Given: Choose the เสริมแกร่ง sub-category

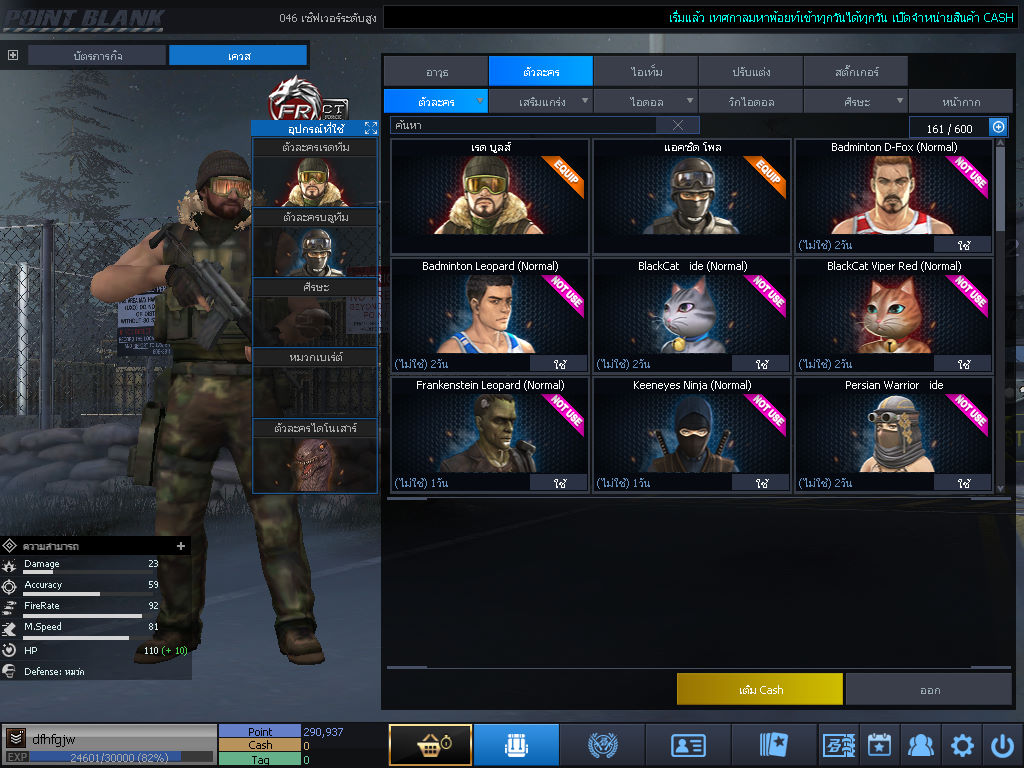Looking at the screenshot, I should [541, 101].
